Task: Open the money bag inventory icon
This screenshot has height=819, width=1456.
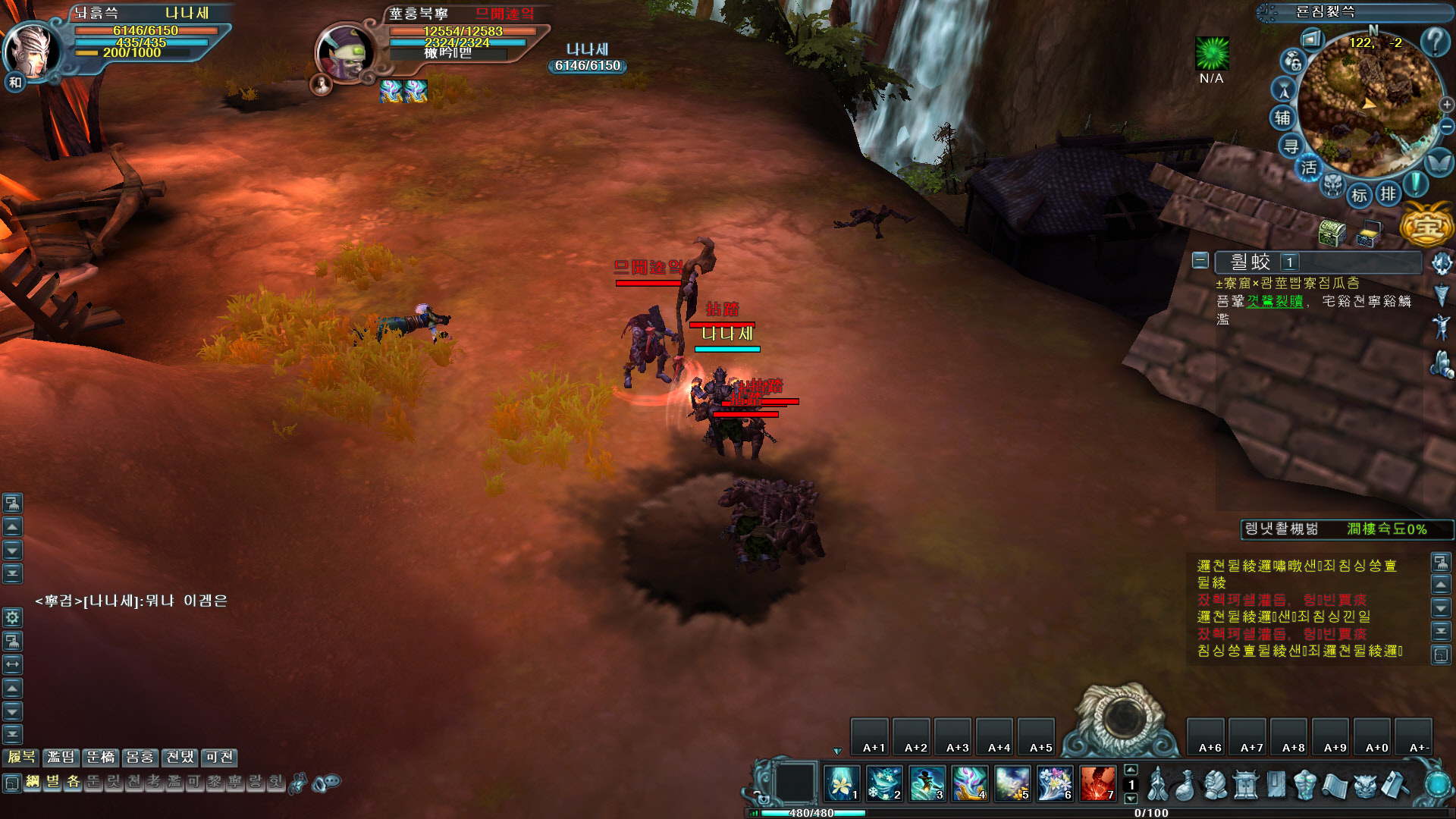Action: (1186, 785)
